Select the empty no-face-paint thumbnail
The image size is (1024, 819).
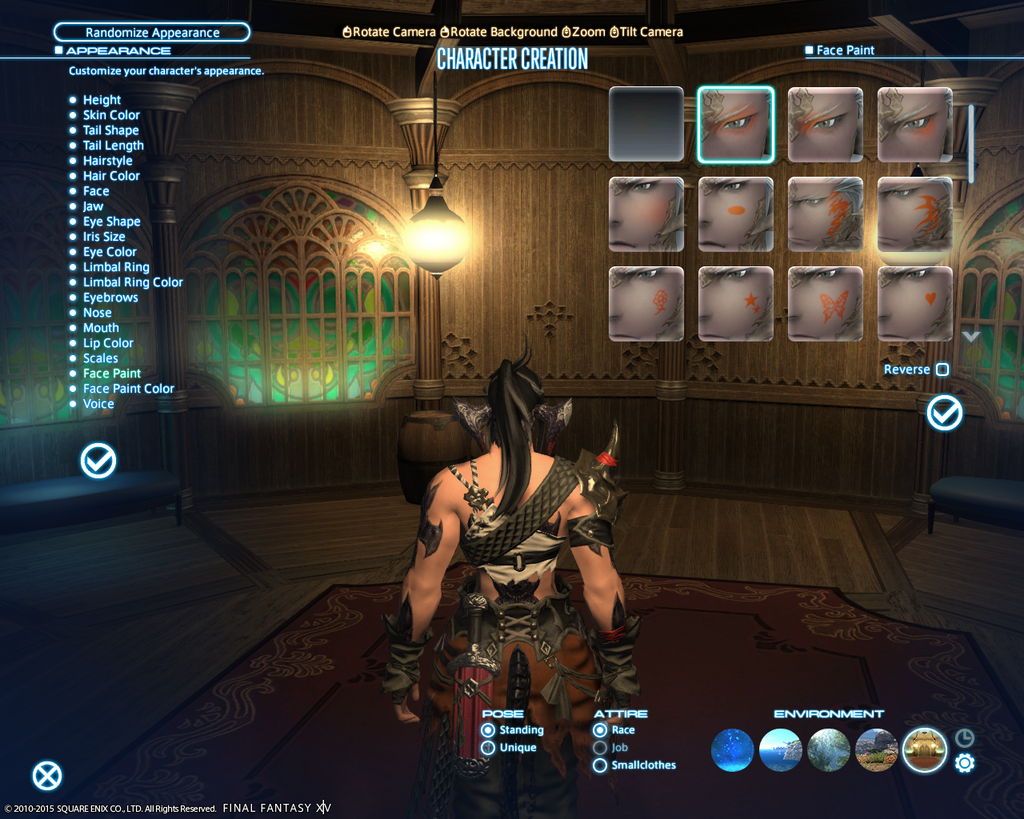point(646,124)
